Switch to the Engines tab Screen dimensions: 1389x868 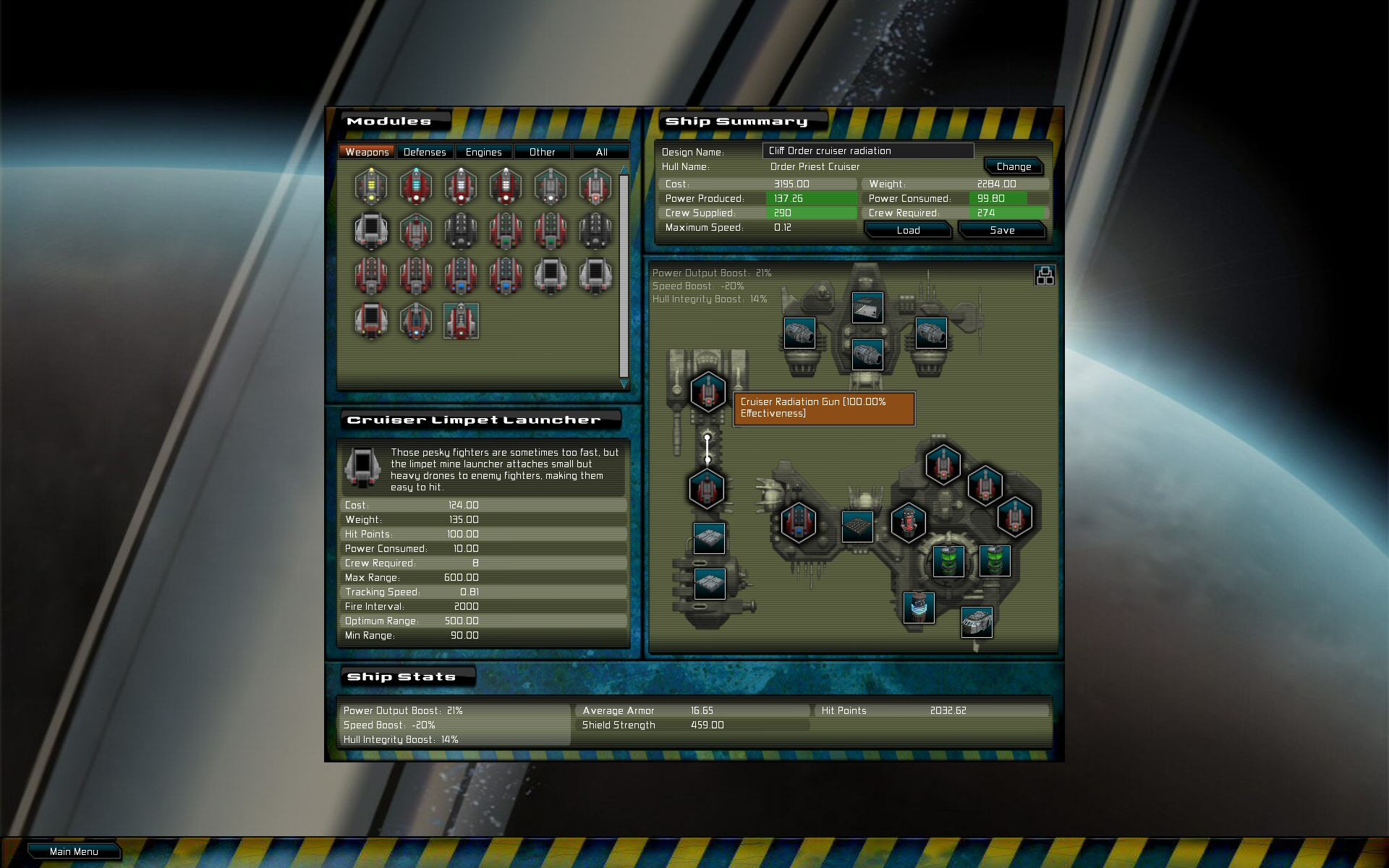[x=483, y=151]
